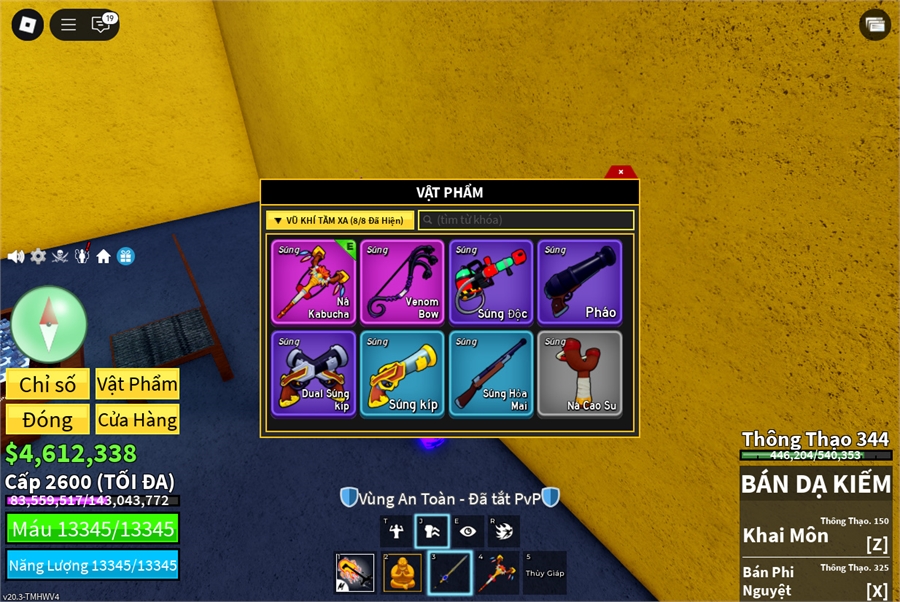Image resolution: width=900 pixels, height=602 pixels.
Task: Click the blue gift box icon
Action: (125, 256)
